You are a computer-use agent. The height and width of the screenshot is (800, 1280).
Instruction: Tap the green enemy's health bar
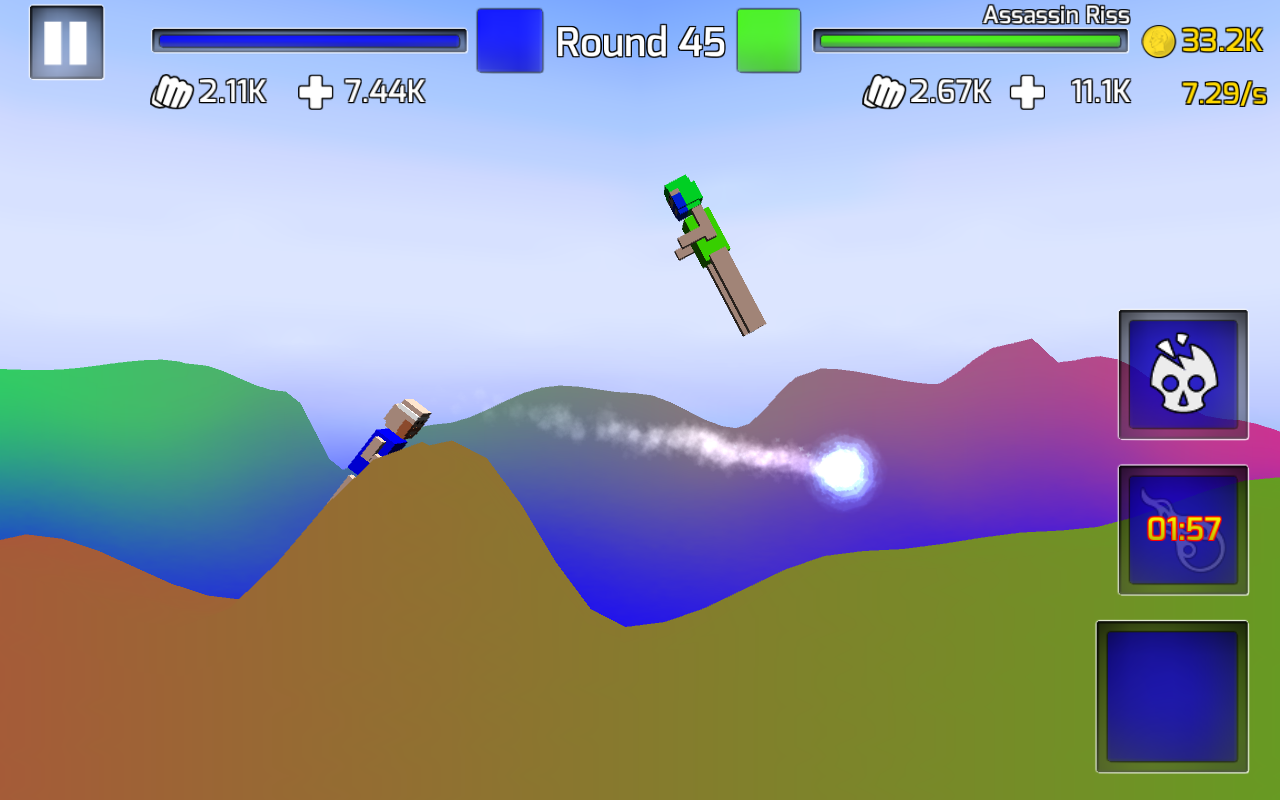pos(970,41)
